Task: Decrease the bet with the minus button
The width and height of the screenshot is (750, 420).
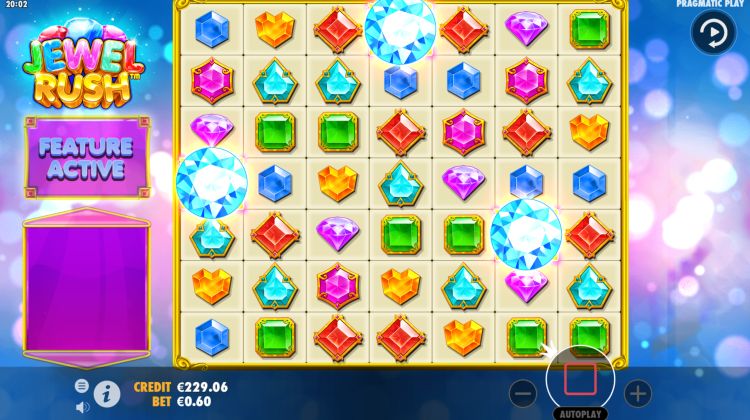Action: [x=523, y=393]
